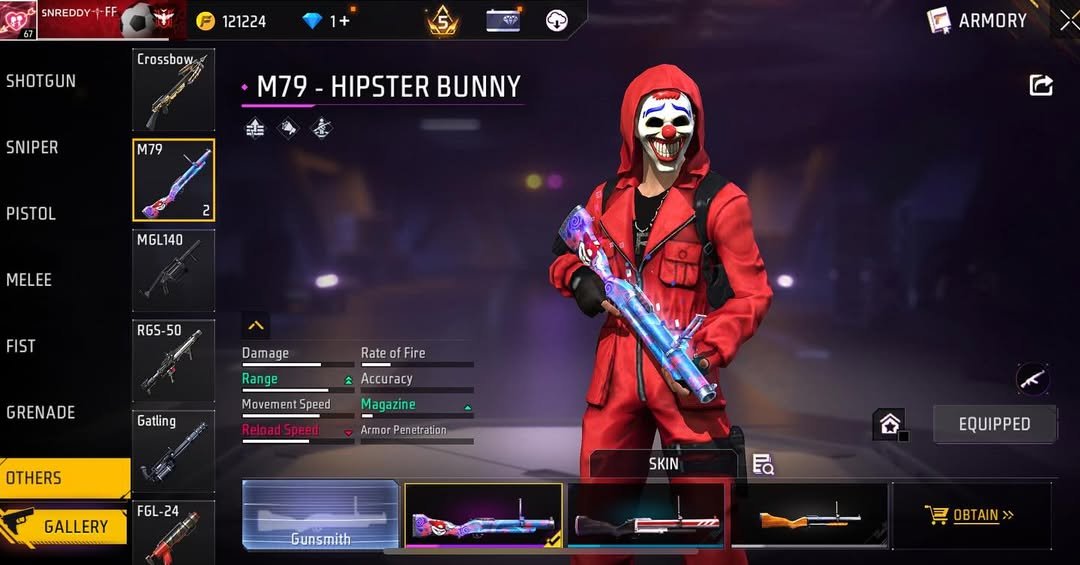Select the RGS-50 weapon tile
This screenshot has height=565, width=1080.
tap(173, 360)
